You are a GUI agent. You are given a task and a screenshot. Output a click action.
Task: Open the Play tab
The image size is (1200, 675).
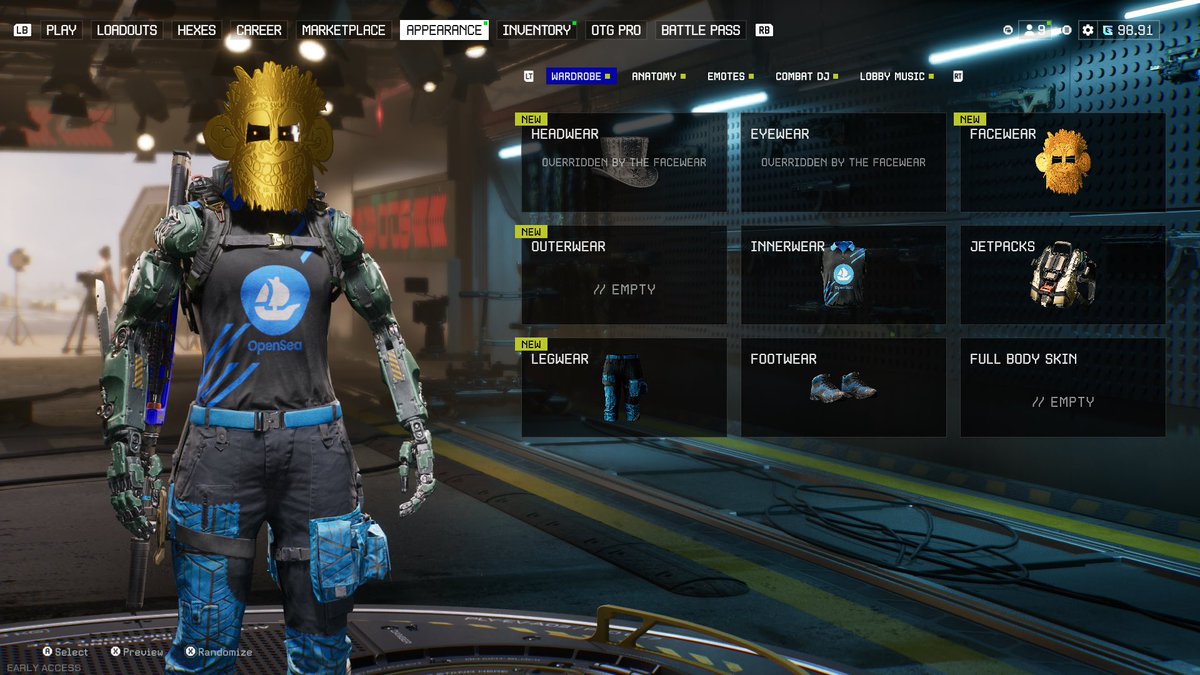point(61,30)
